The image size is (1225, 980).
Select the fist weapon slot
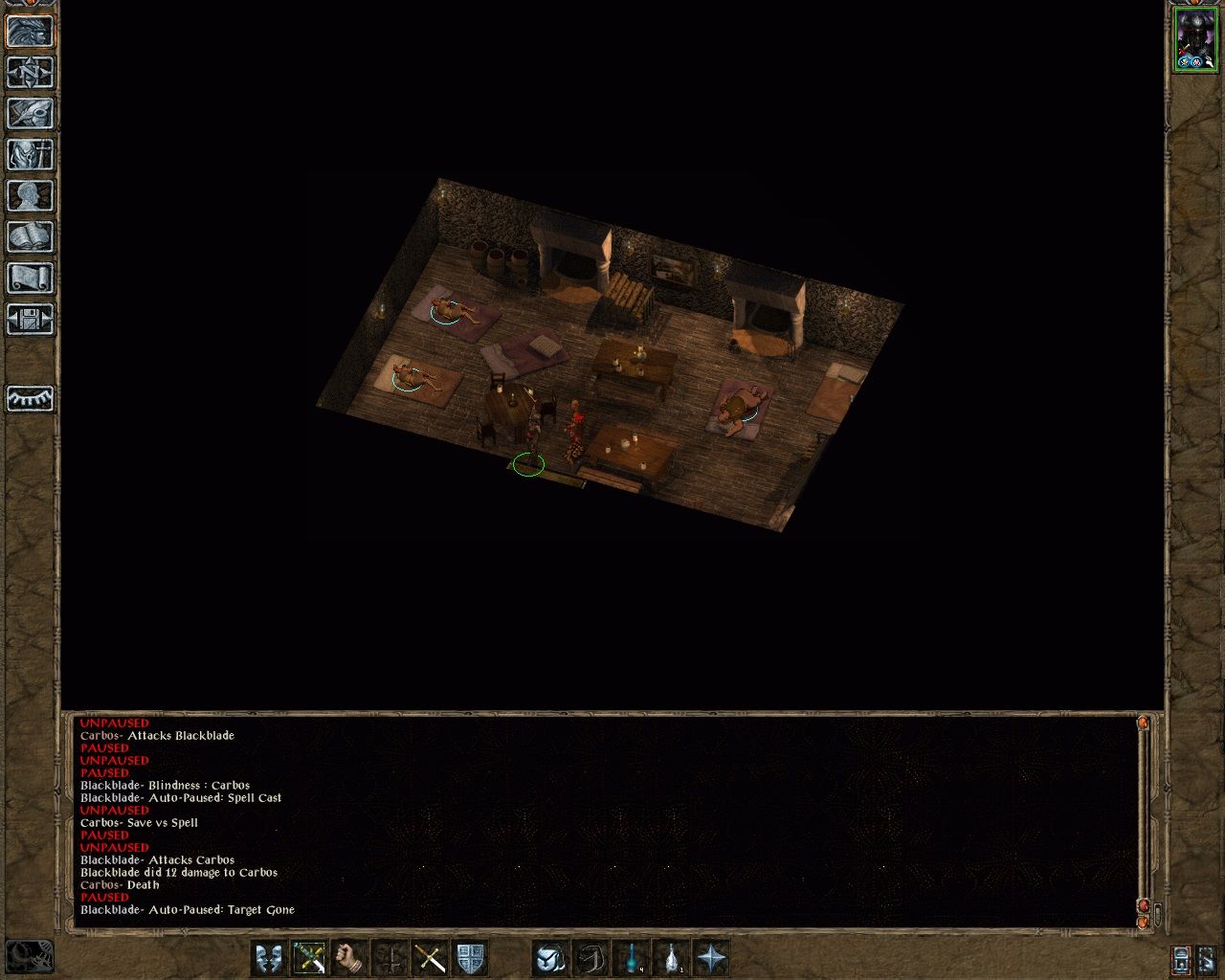(x=350, y=958)
